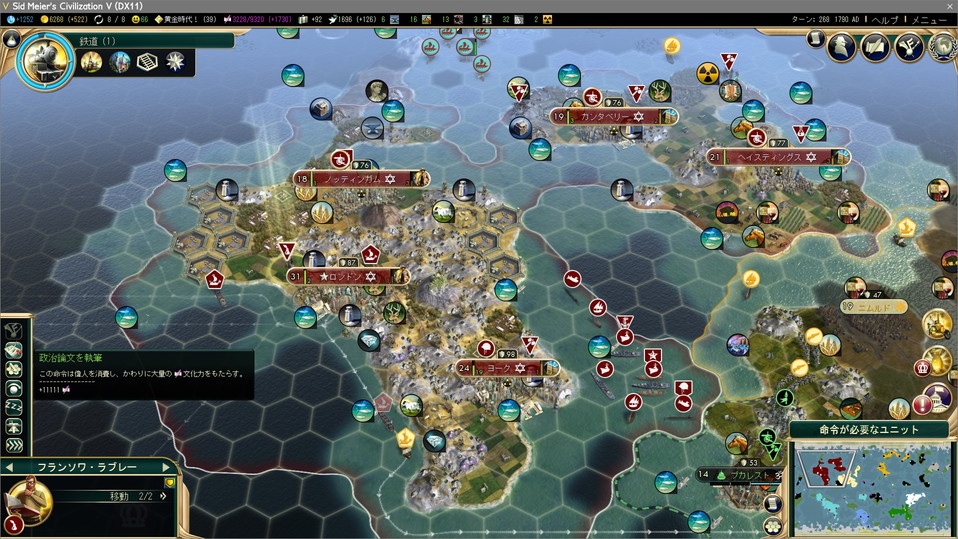This screenshot has height=539, width=958.
Task: Click the 命令が必要なユニット (unit needs orders) button
Action: (x=871, y=429)
